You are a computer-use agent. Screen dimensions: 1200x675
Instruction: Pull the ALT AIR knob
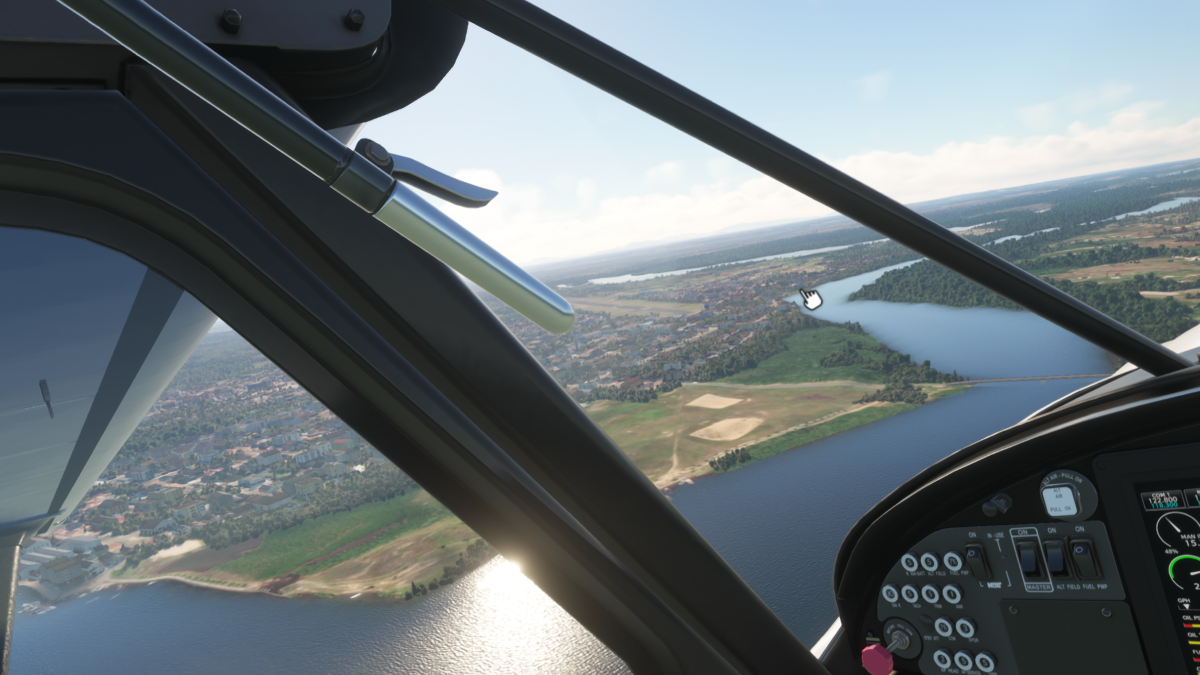point(1058,500)
